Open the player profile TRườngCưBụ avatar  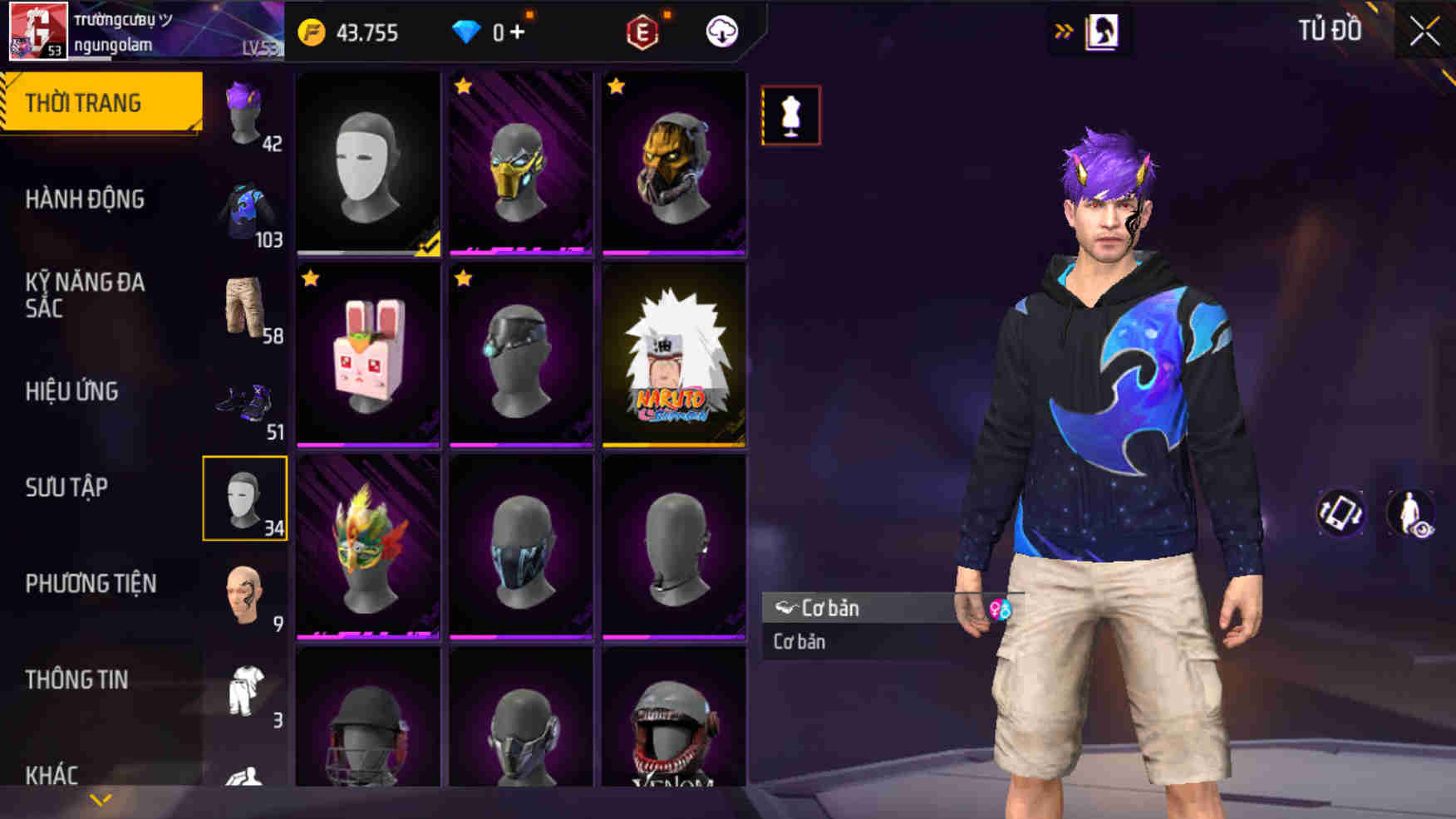tap(37, 32)
